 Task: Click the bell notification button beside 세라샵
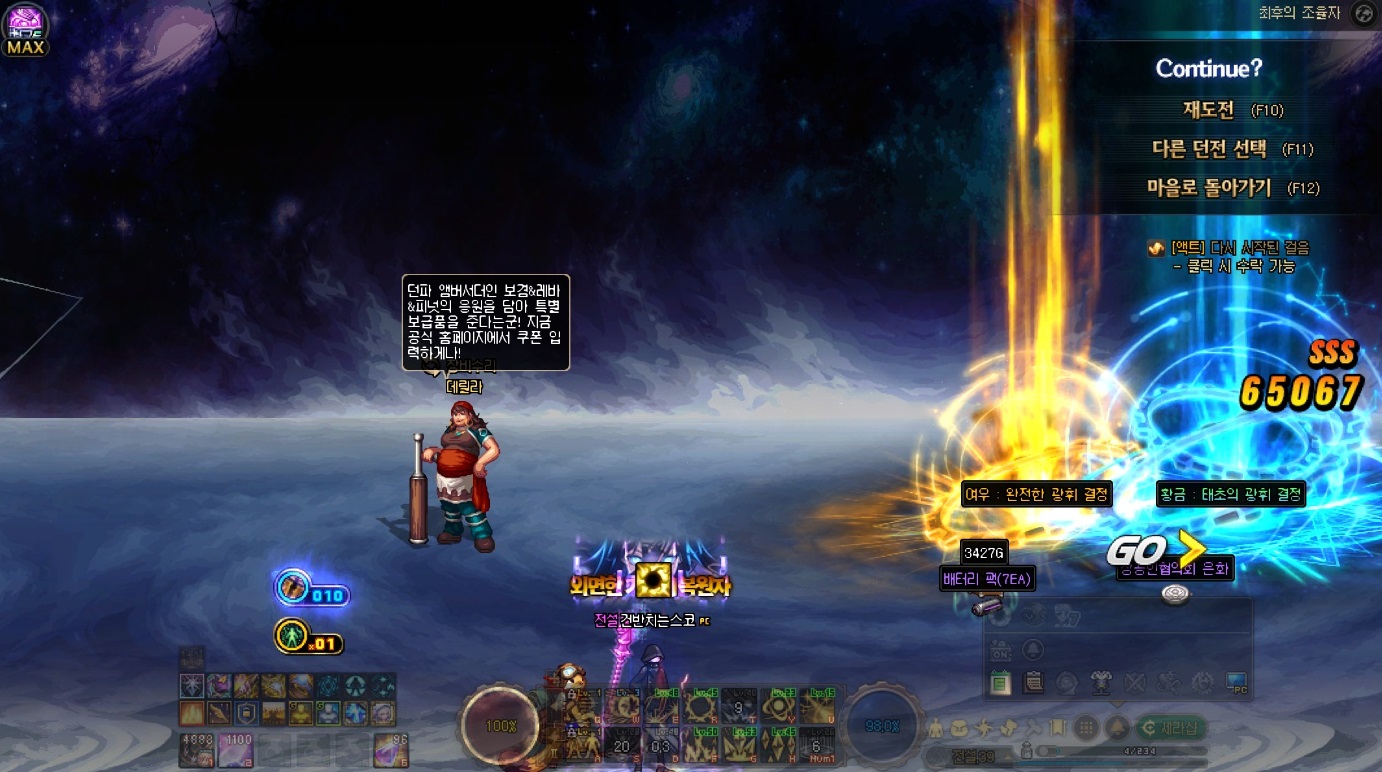1117,727
